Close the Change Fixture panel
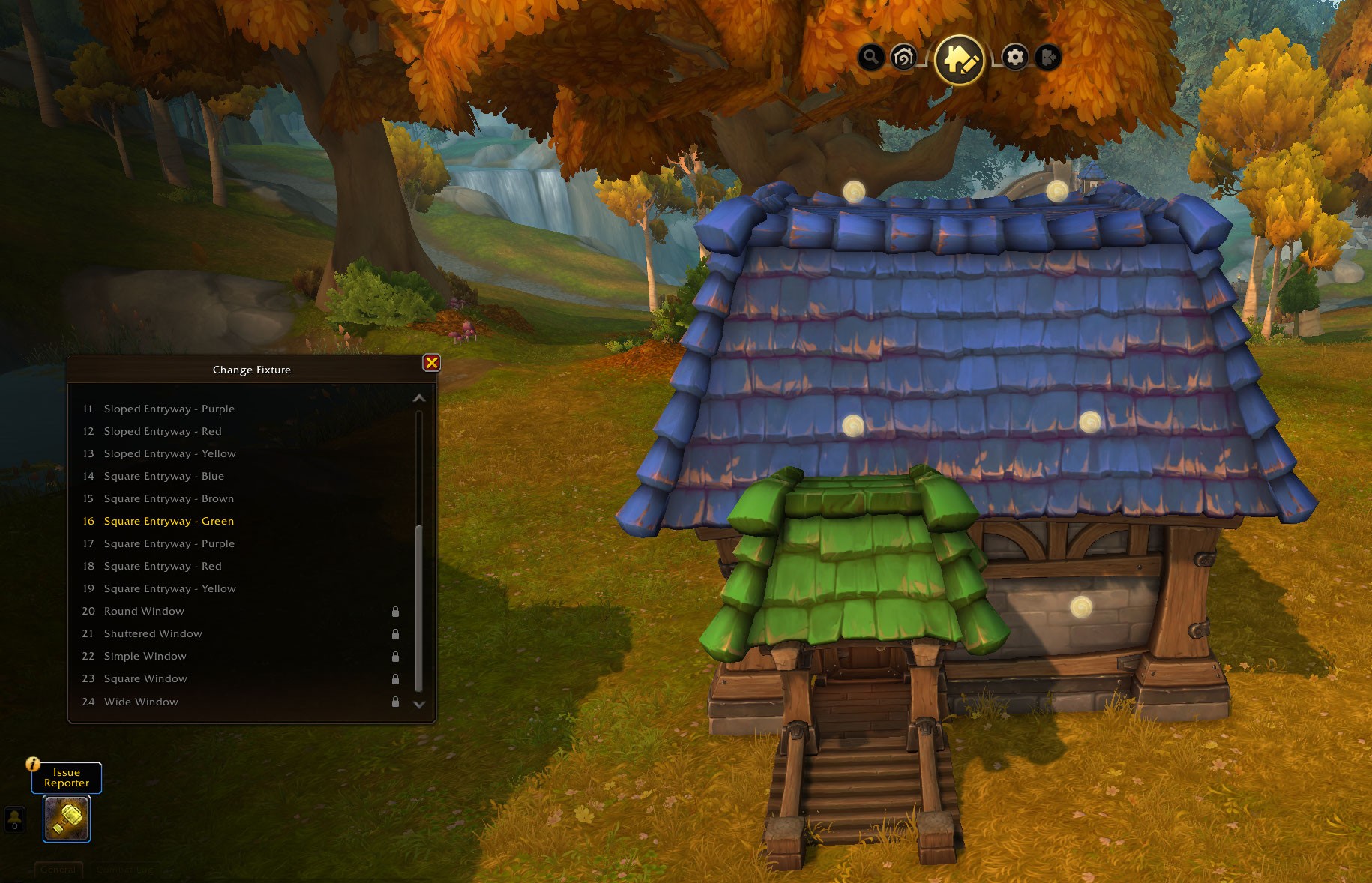This screenshot has height=883, width=1372. (432, 363)
